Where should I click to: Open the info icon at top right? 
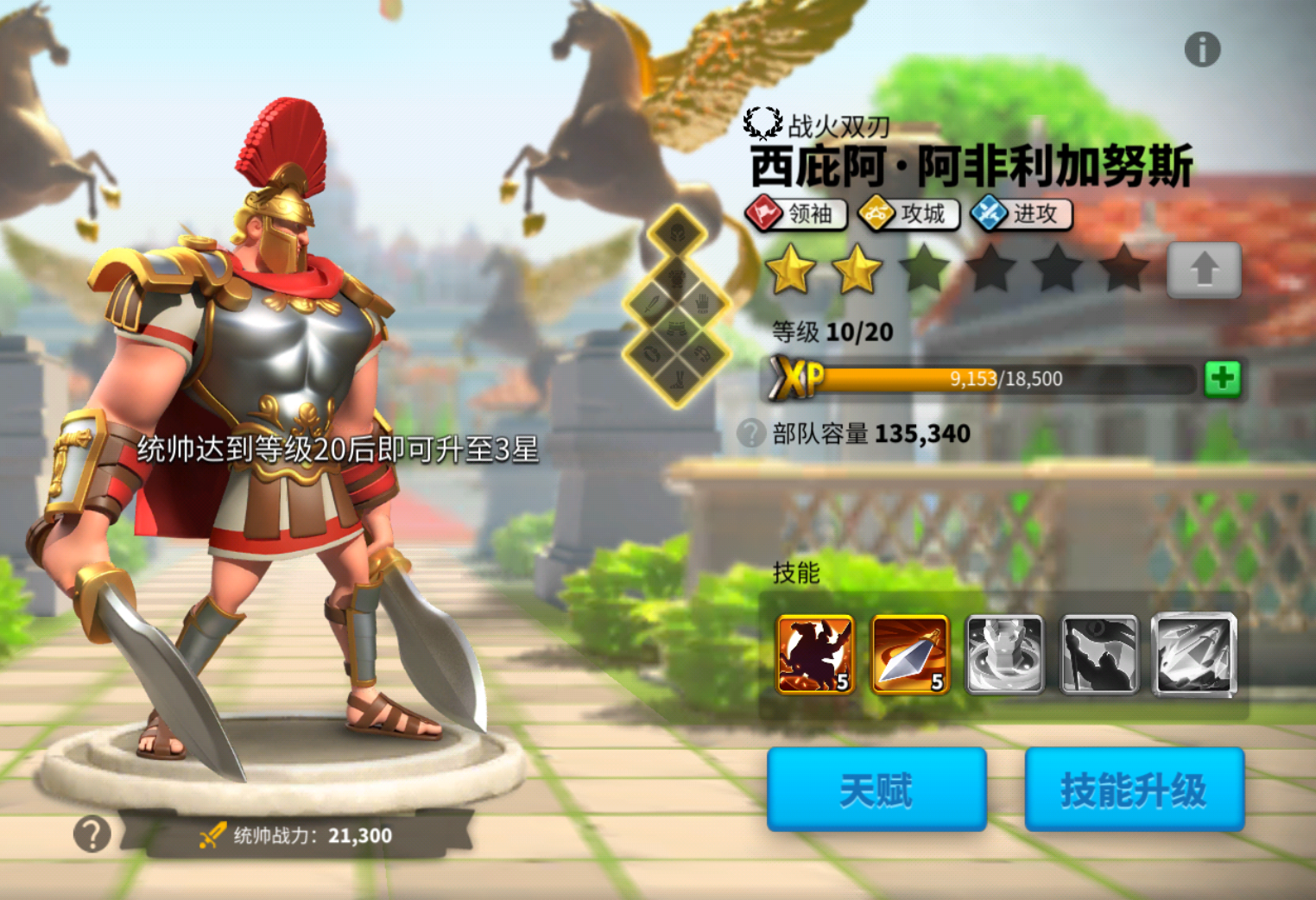click(1202, 49)
